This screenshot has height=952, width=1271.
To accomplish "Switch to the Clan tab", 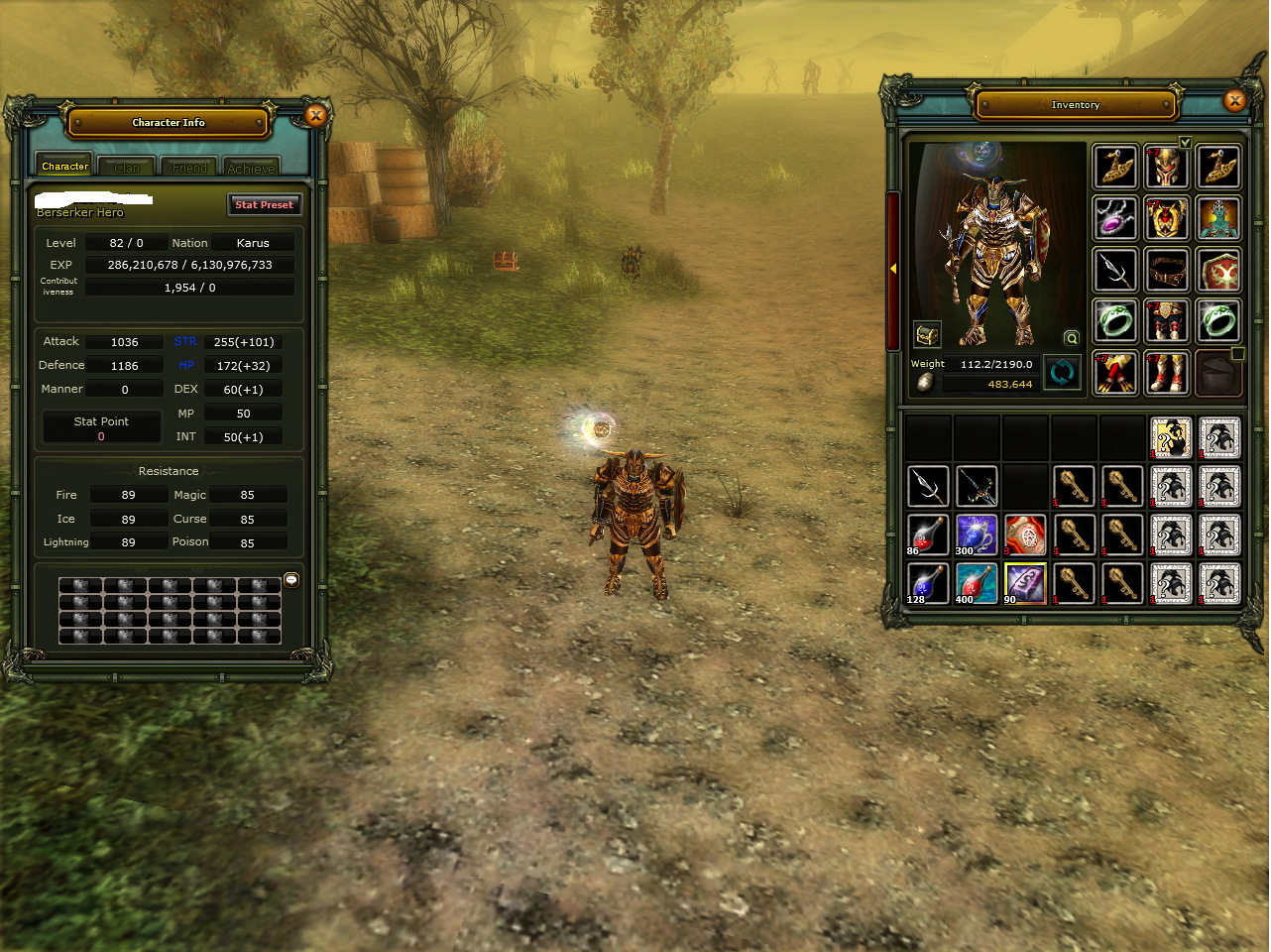I will pyautogui.click(x=127, y=168).
